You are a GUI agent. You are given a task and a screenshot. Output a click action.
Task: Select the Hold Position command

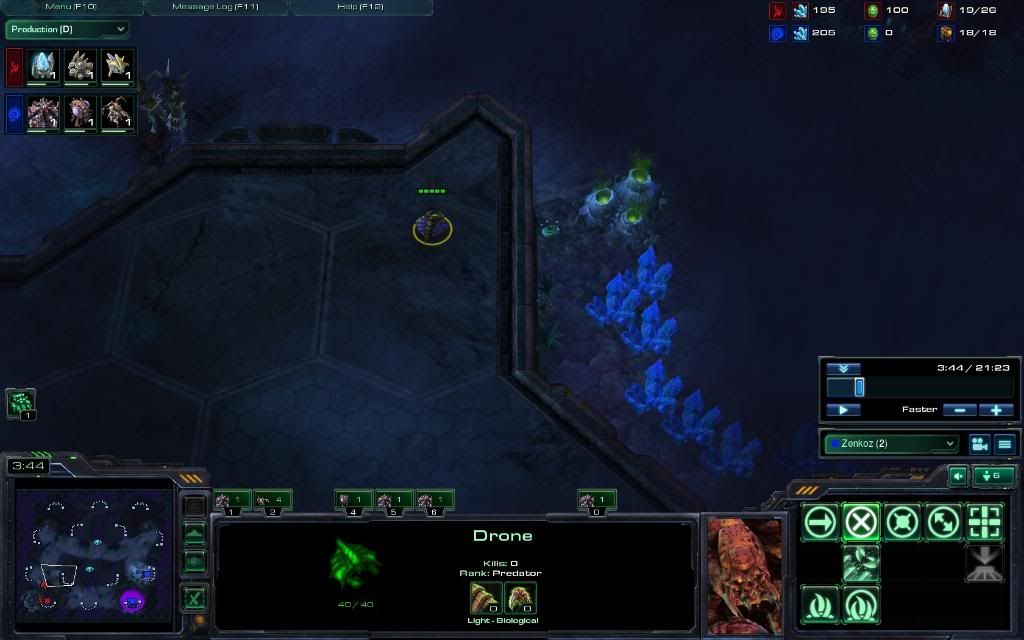point(902,521)
